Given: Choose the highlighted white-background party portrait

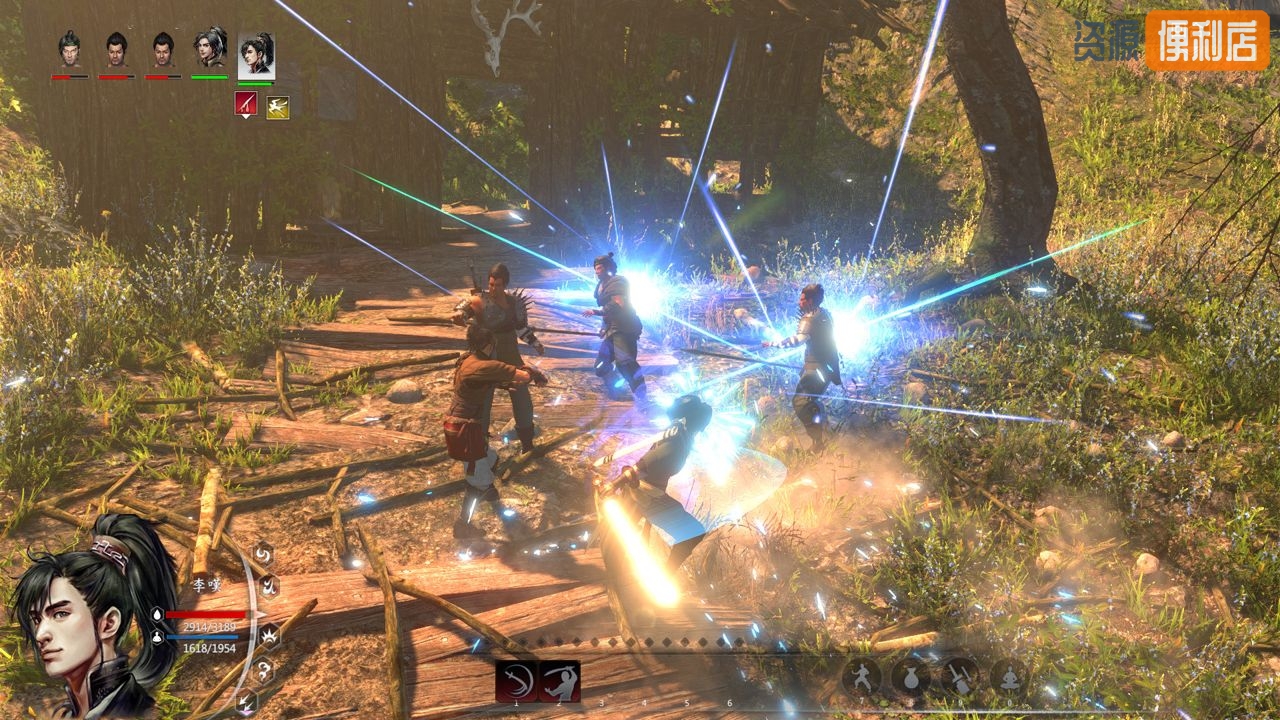Looking at the screenshot, I should point(256,55).
